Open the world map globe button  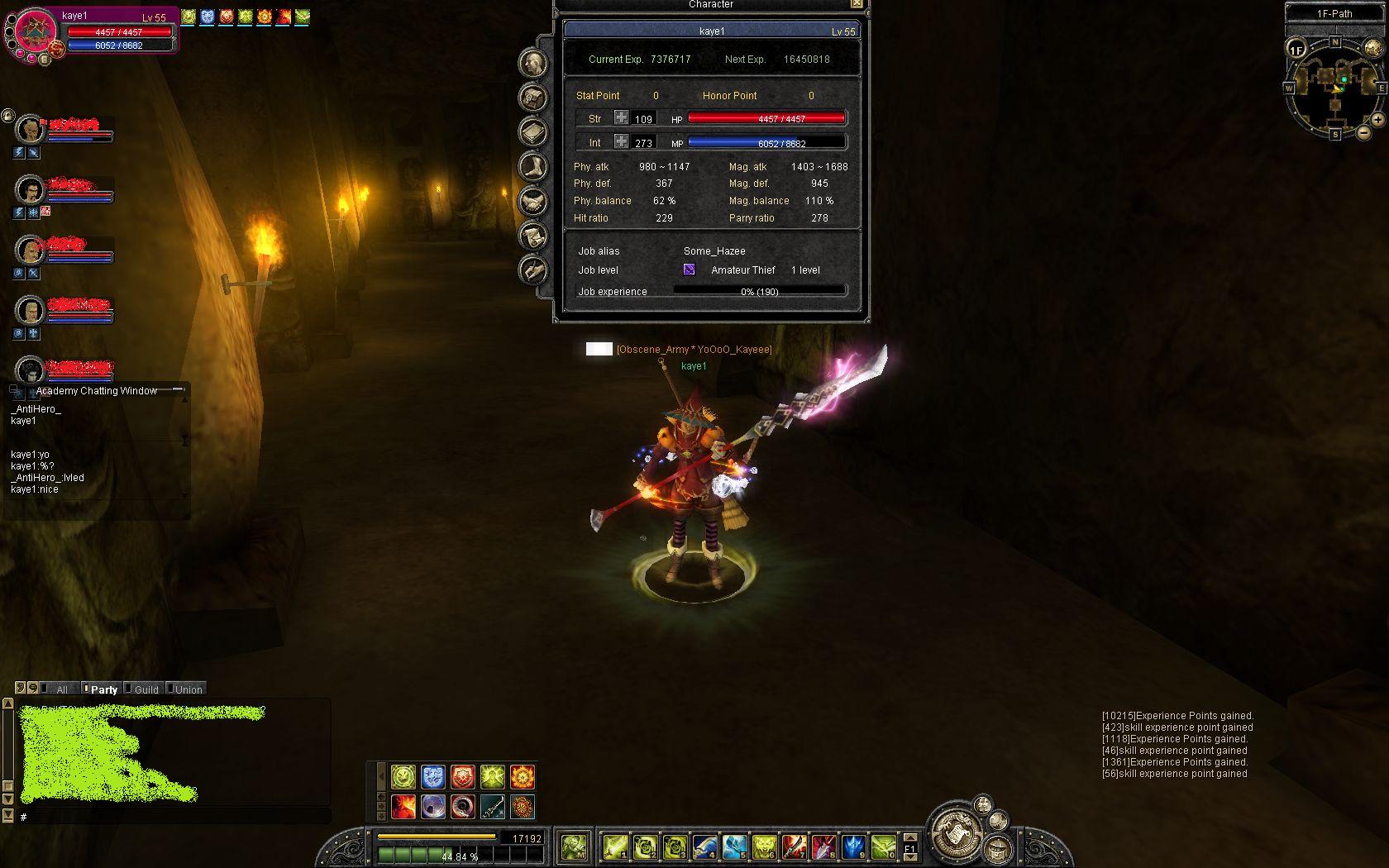[1372, 48]
